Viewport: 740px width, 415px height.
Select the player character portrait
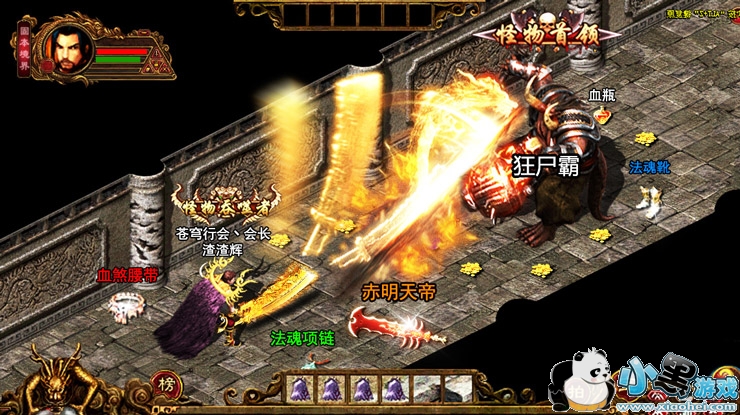(68, 48)
